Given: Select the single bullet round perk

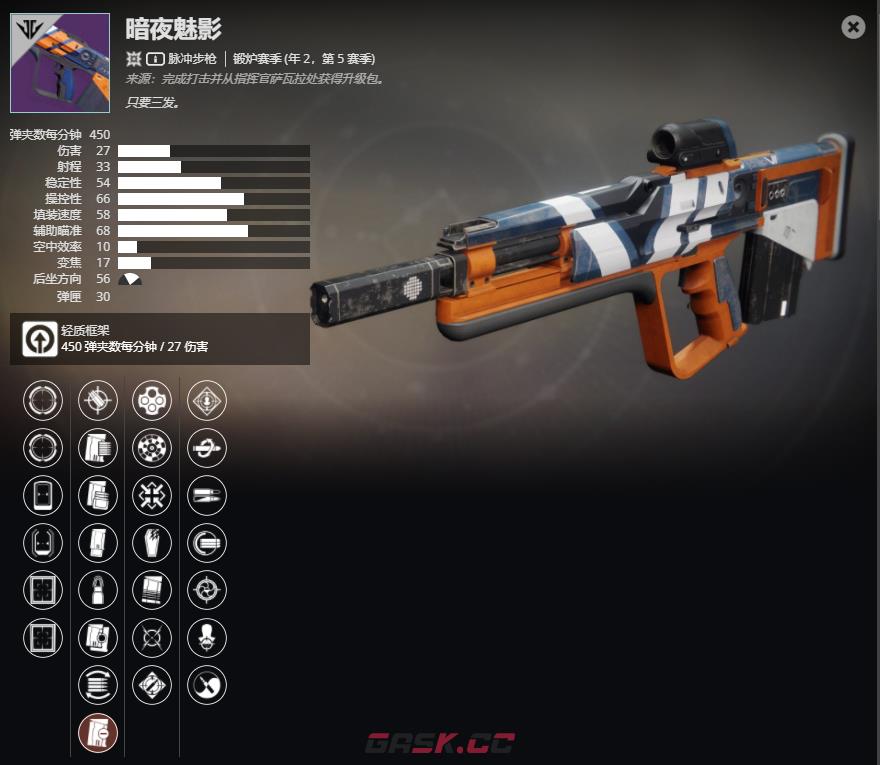Looking at the screenshot, I should (x=98, y=591).
